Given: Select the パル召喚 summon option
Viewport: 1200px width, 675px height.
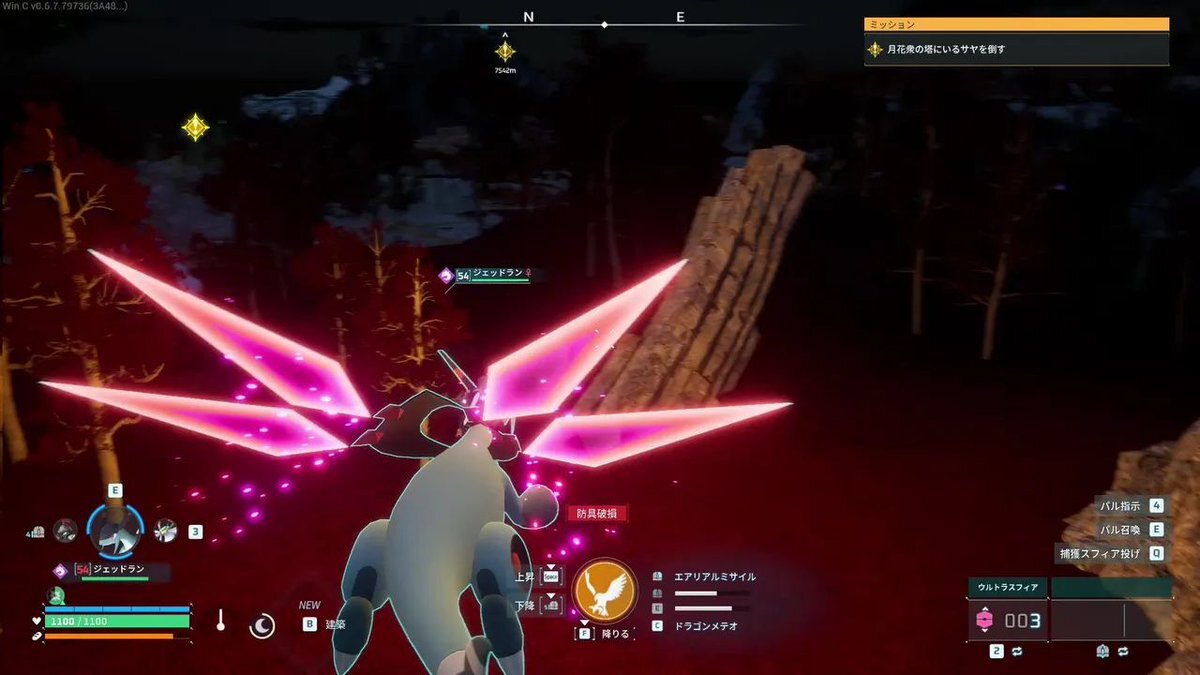Looking at the screenshot, I should [x=1130, y=529].
